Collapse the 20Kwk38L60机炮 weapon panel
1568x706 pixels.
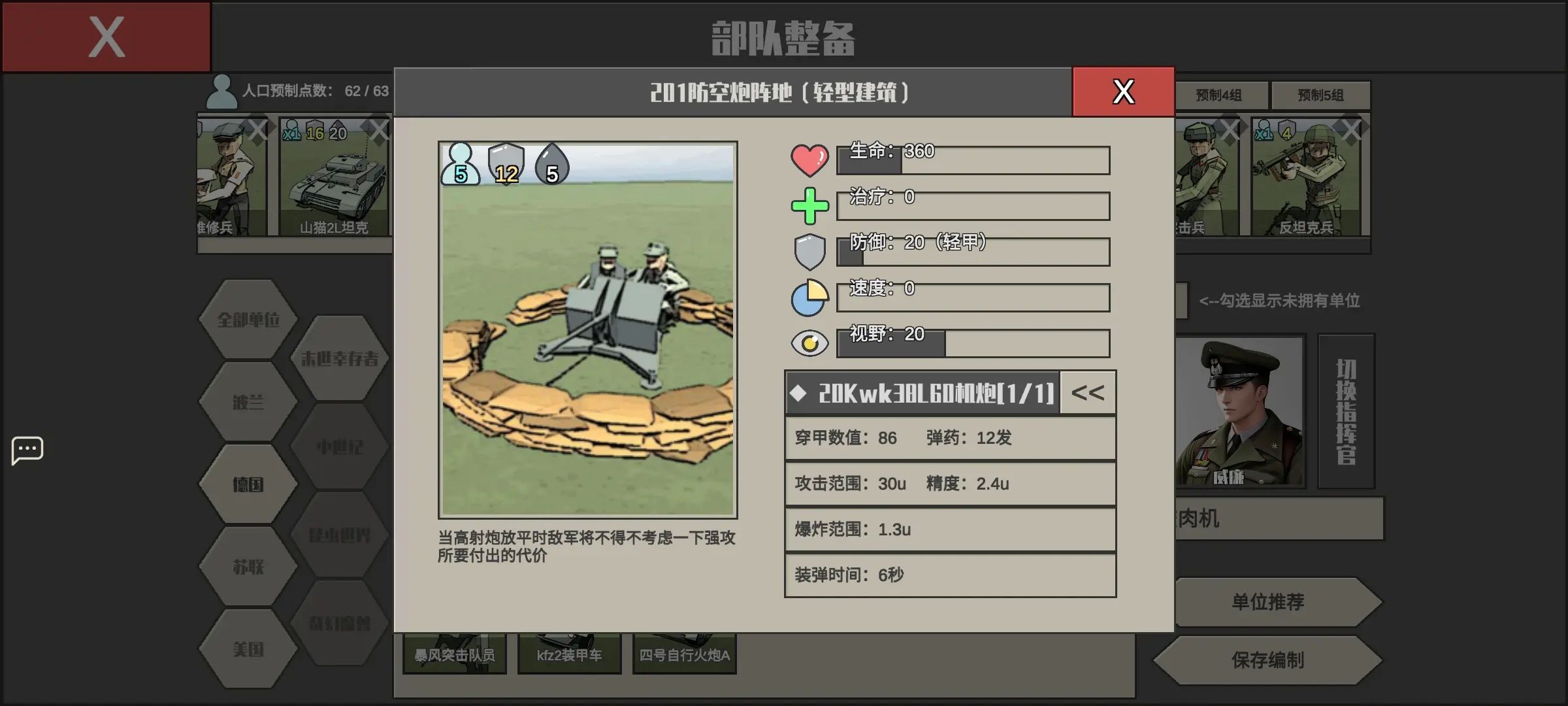pos(1088,392)
